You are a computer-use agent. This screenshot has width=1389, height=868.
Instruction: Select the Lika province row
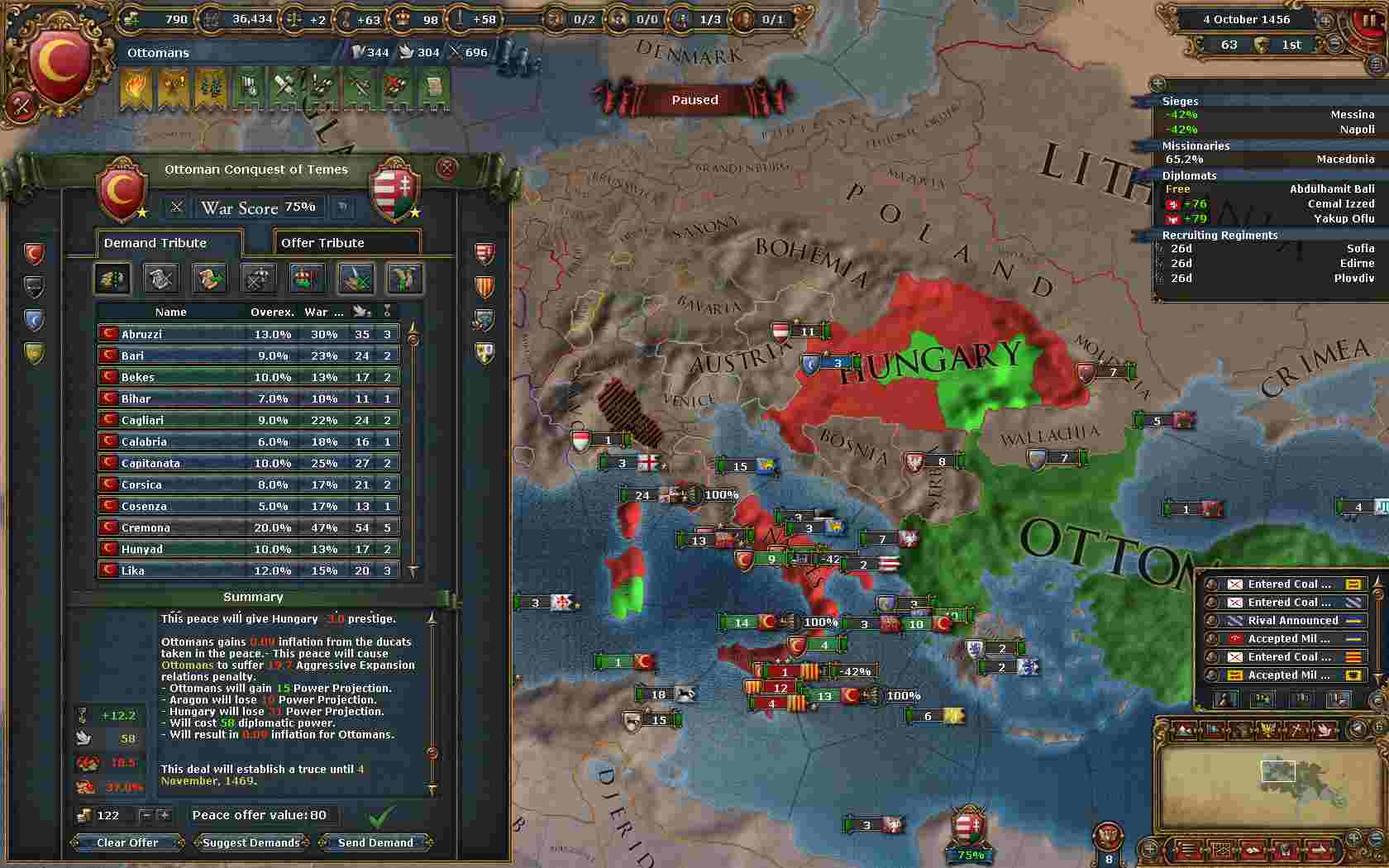(248, 570)
